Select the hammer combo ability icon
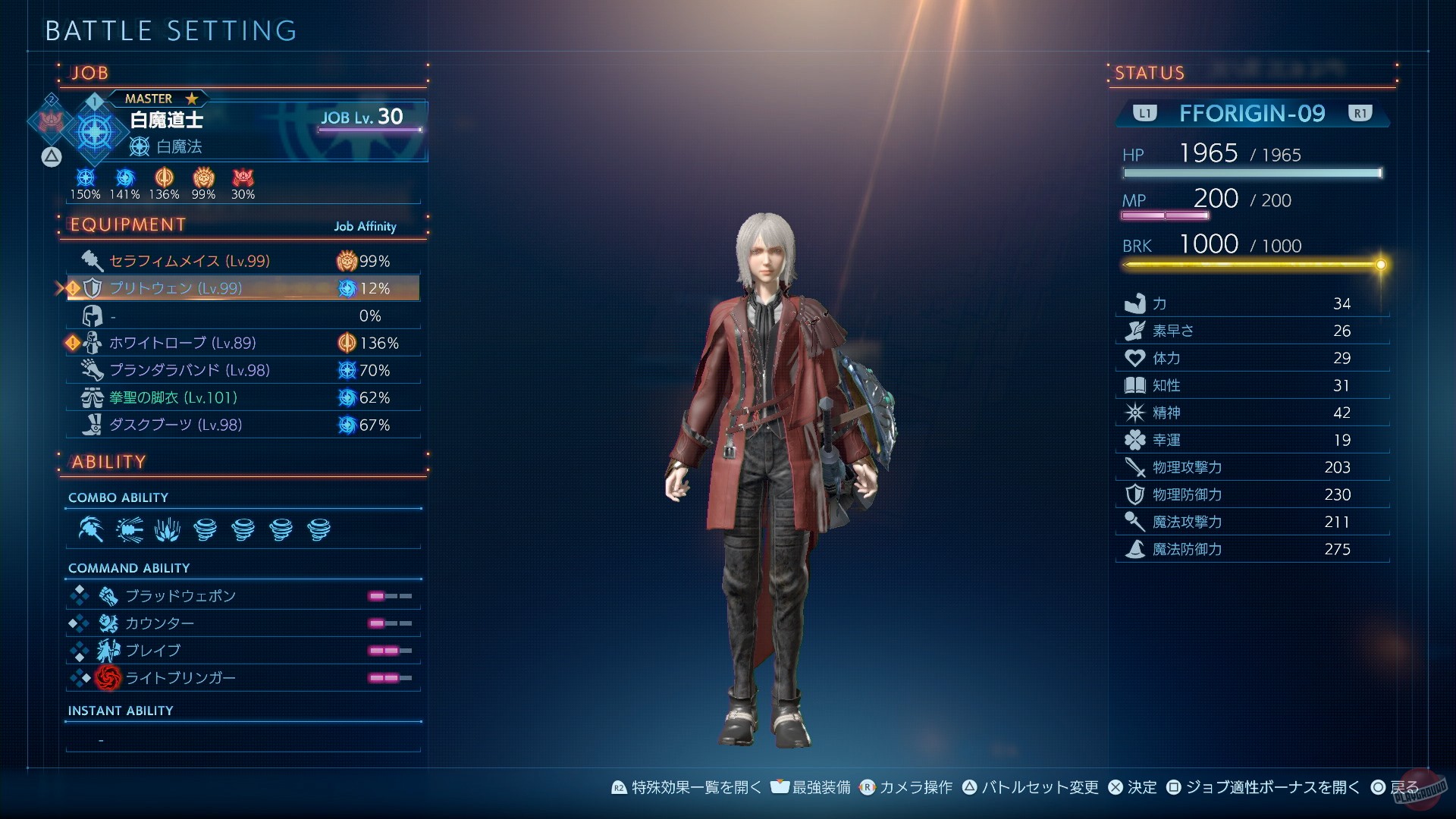Screen dimensions: 1456x819 (x=91, y=529)
